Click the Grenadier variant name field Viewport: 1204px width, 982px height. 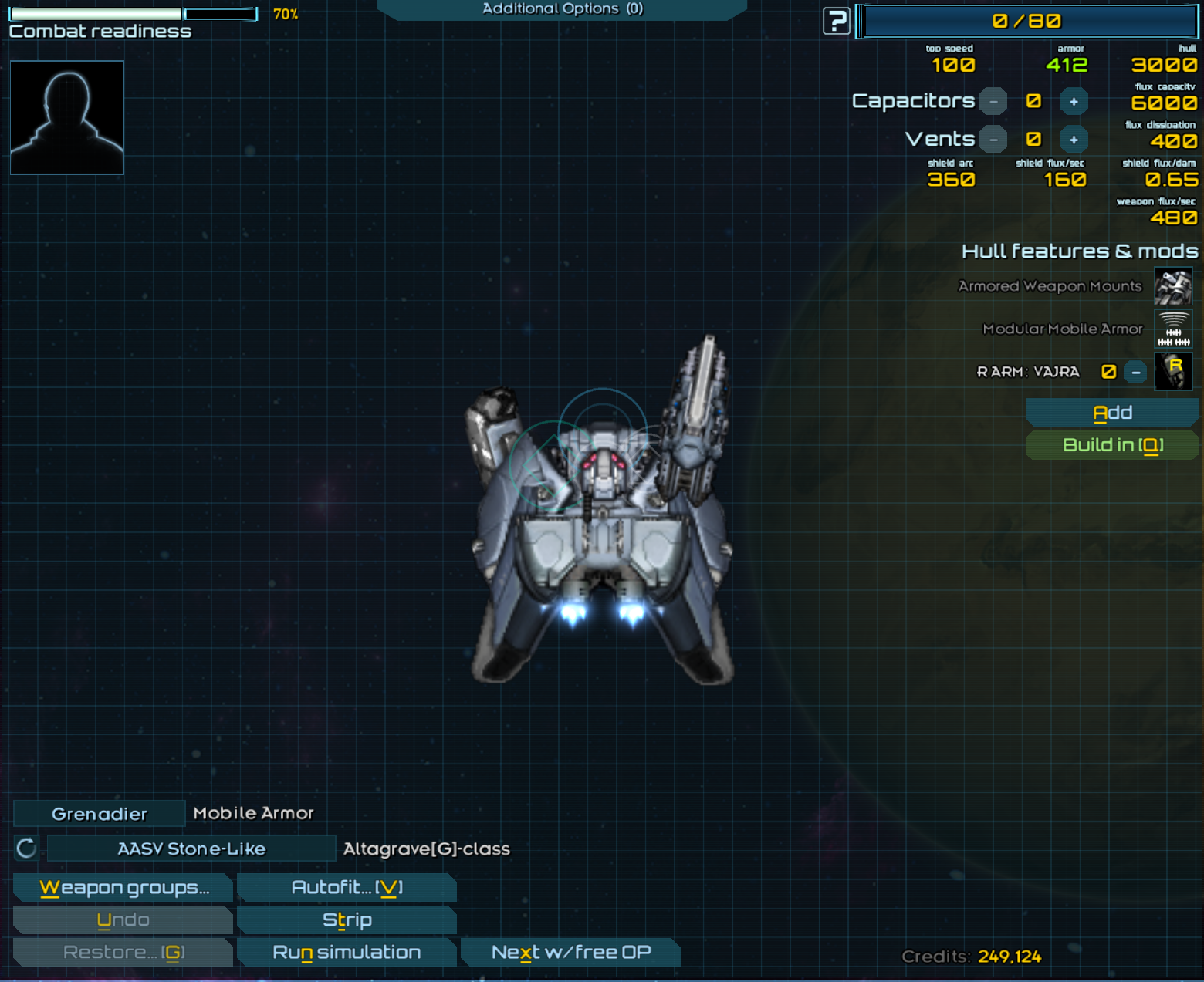[x=99, y=814]
